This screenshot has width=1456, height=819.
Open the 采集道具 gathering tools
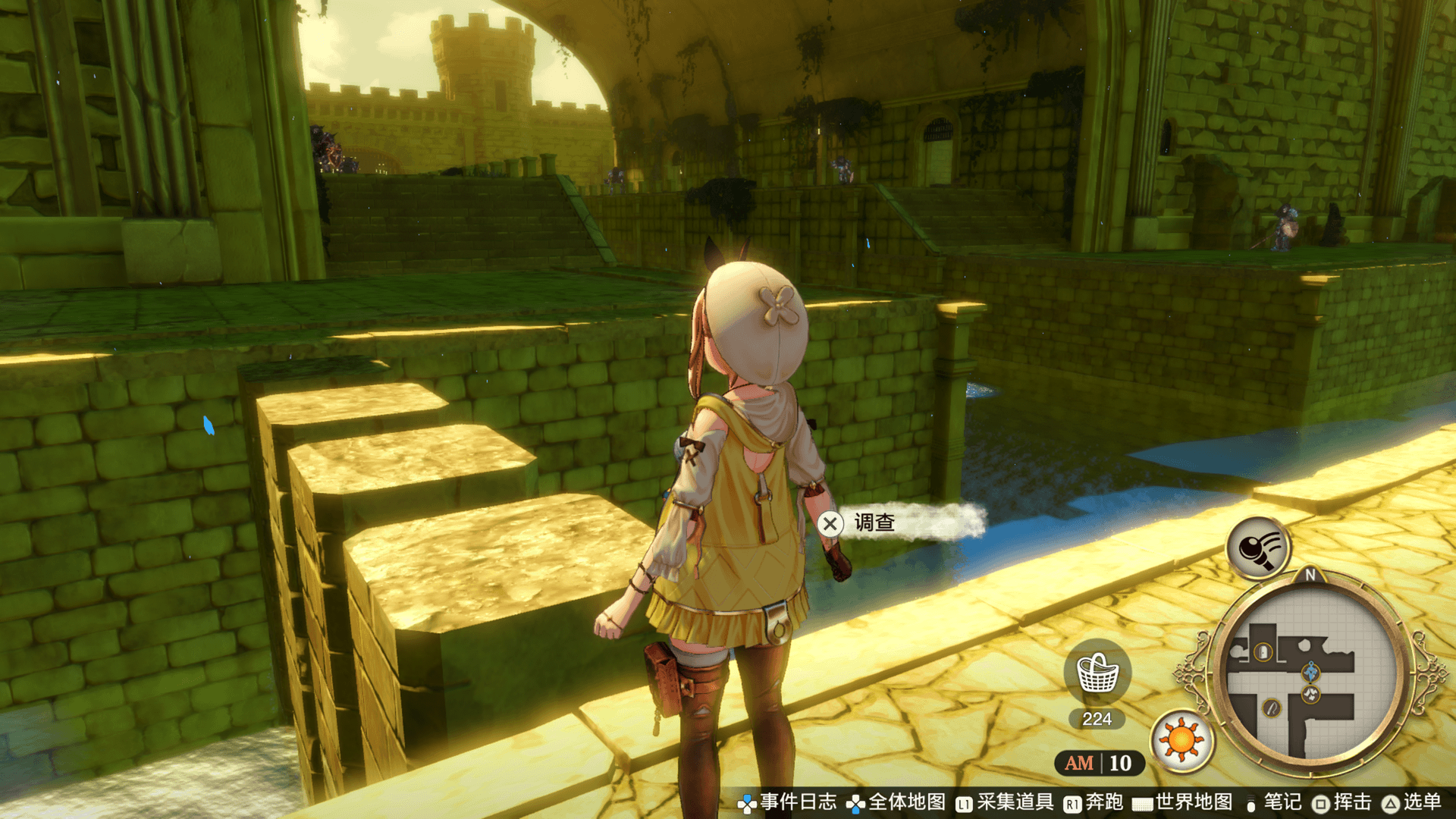[1005, 802]
